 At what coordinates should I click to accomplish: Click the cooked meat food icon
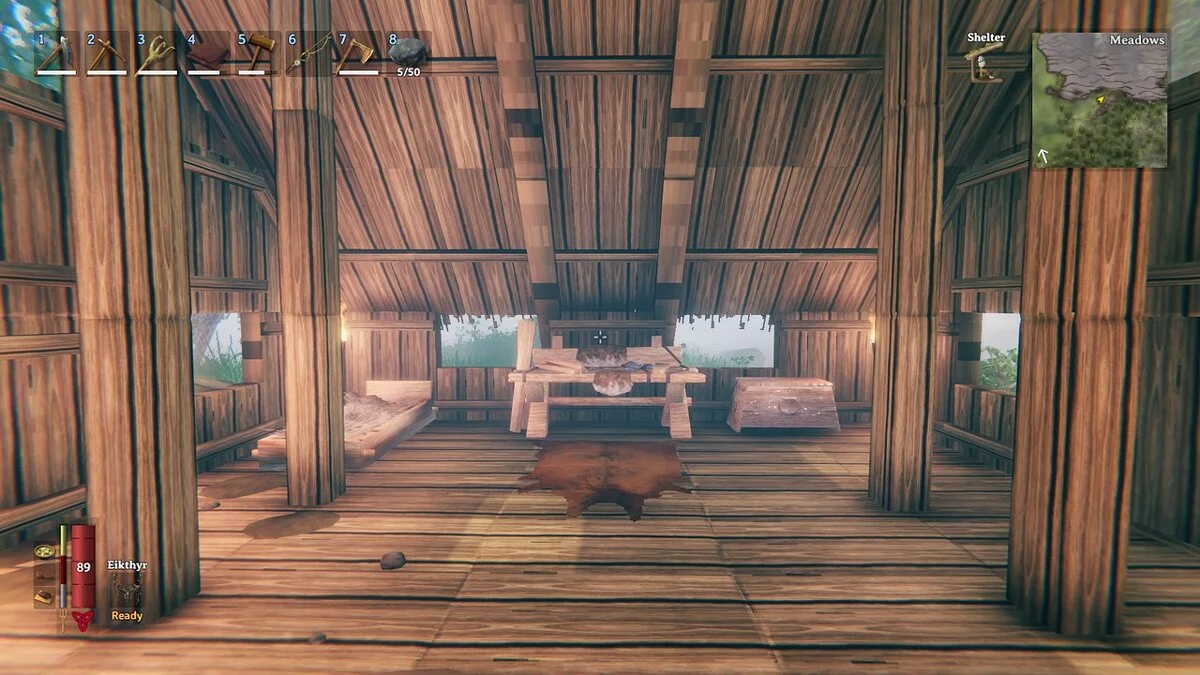(45, 597)
